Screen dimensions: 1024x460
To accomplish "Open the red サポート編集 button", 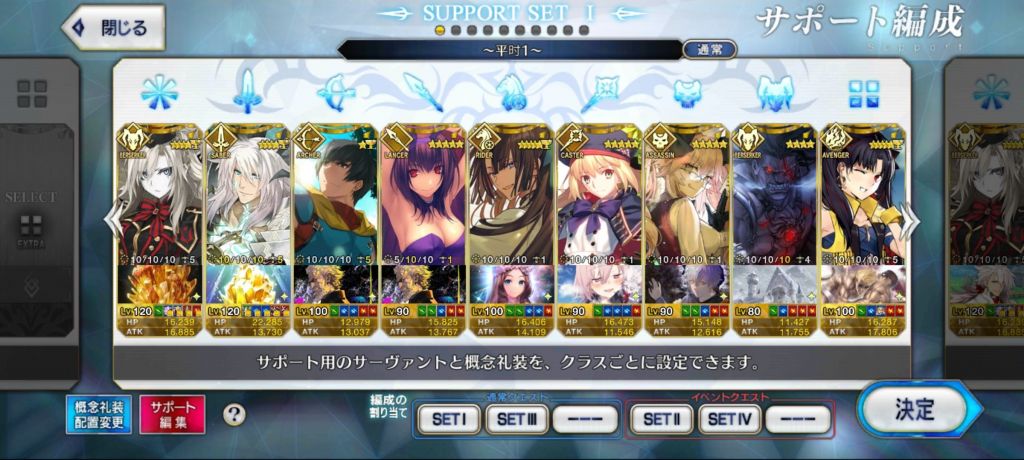I will [172, 414].
